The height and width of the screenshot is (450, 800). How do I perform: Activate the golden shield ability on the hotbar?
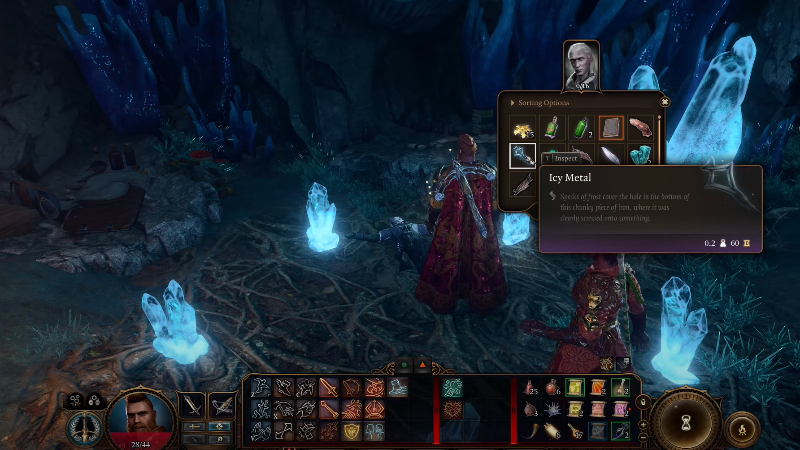pos(351,430)
